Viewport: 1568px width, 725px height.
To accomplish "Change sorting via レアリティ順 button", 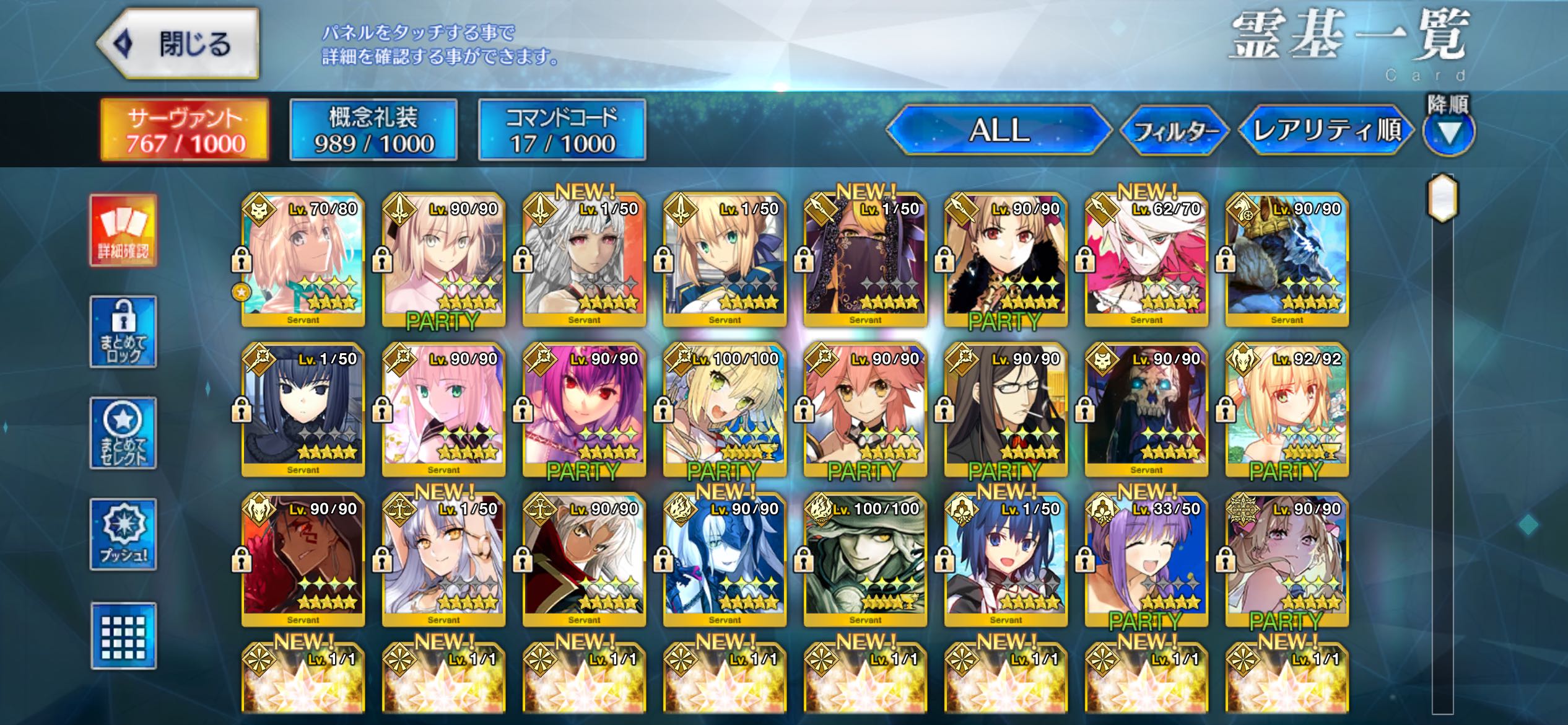I will click(1326, 130).
